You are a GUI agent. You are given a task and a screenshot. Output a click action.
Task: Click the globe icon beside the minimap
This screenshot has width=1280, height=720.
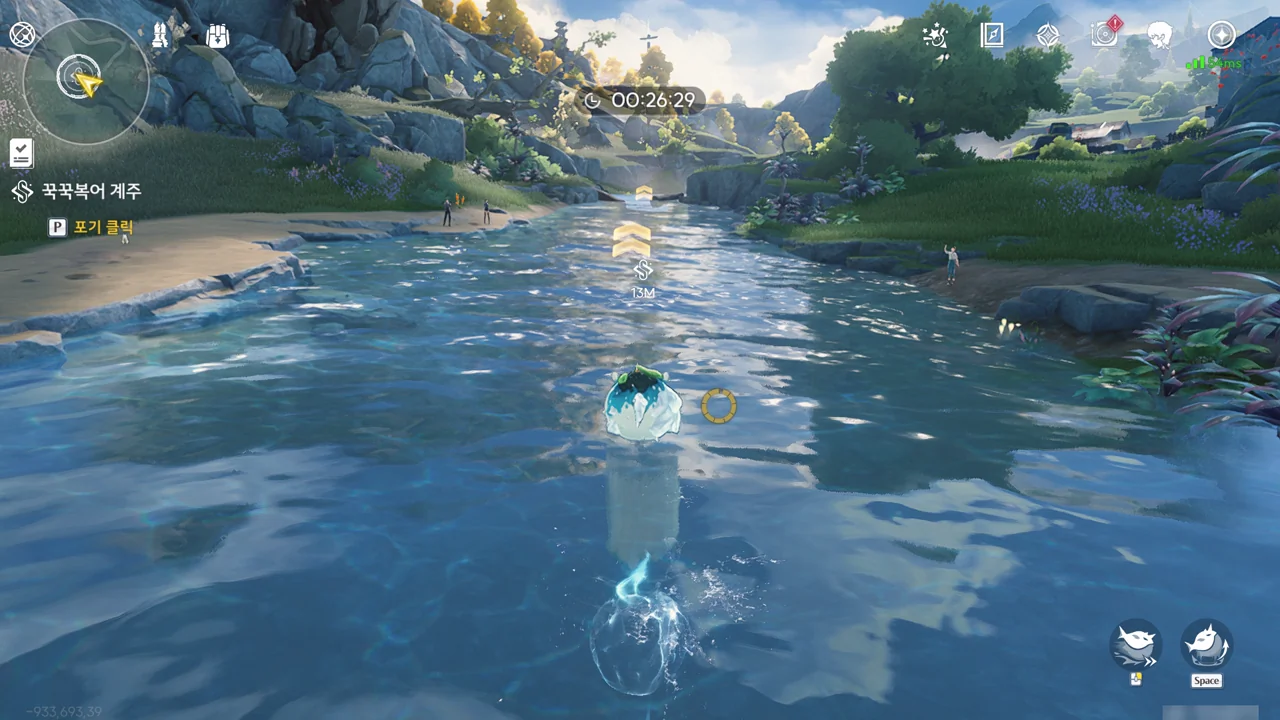22,35
